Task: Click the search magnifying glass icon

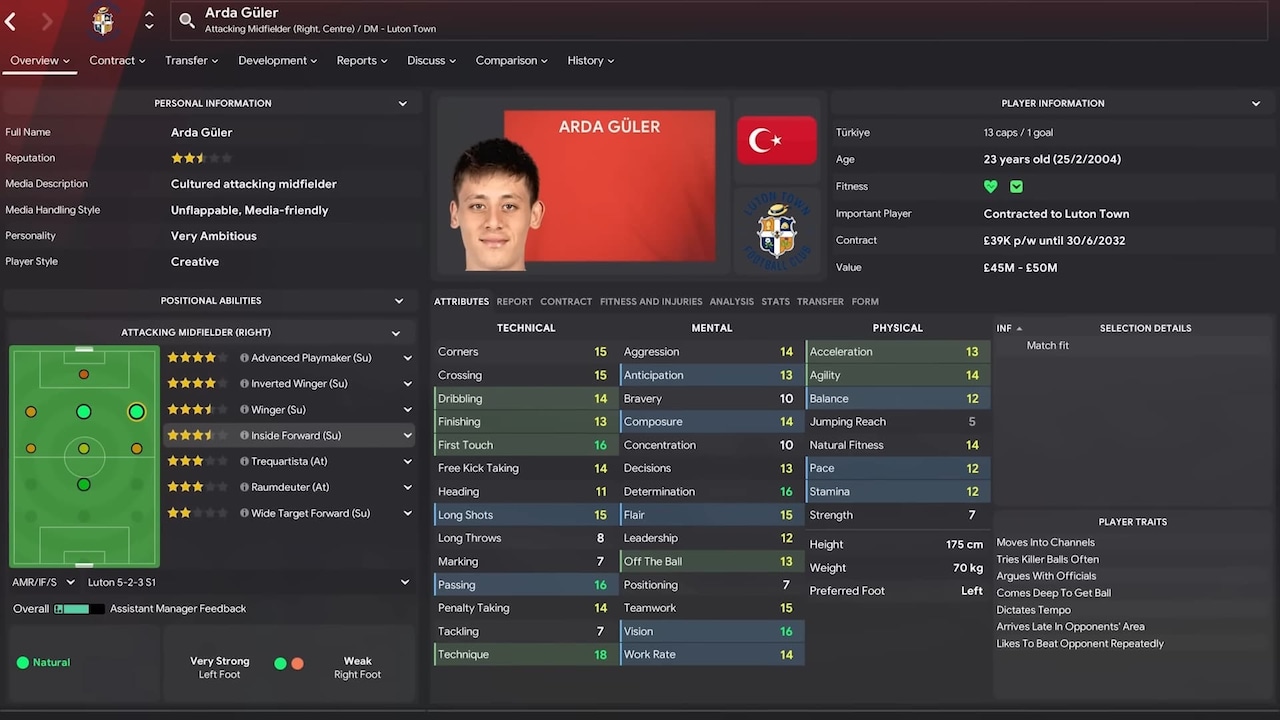Action: tap(187, 21)
